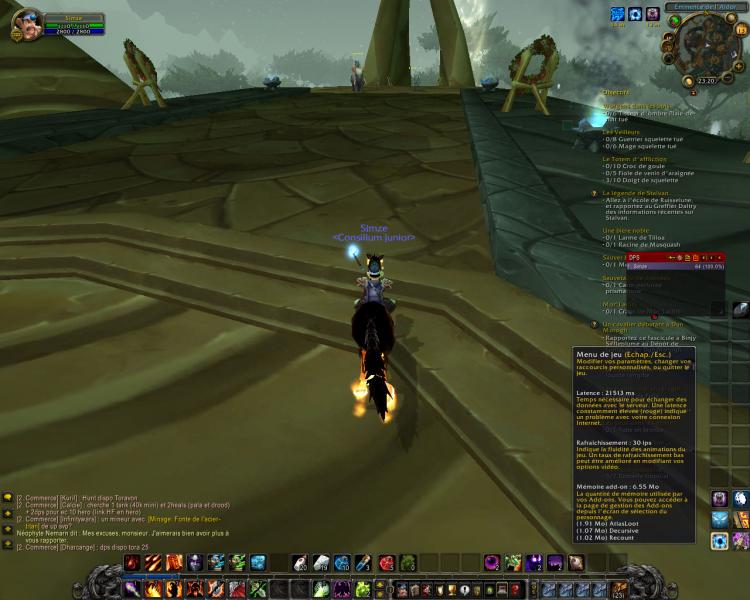750x600 pixels.
Task: Select the blue rune buff icon
Action: tap(617, 14)
